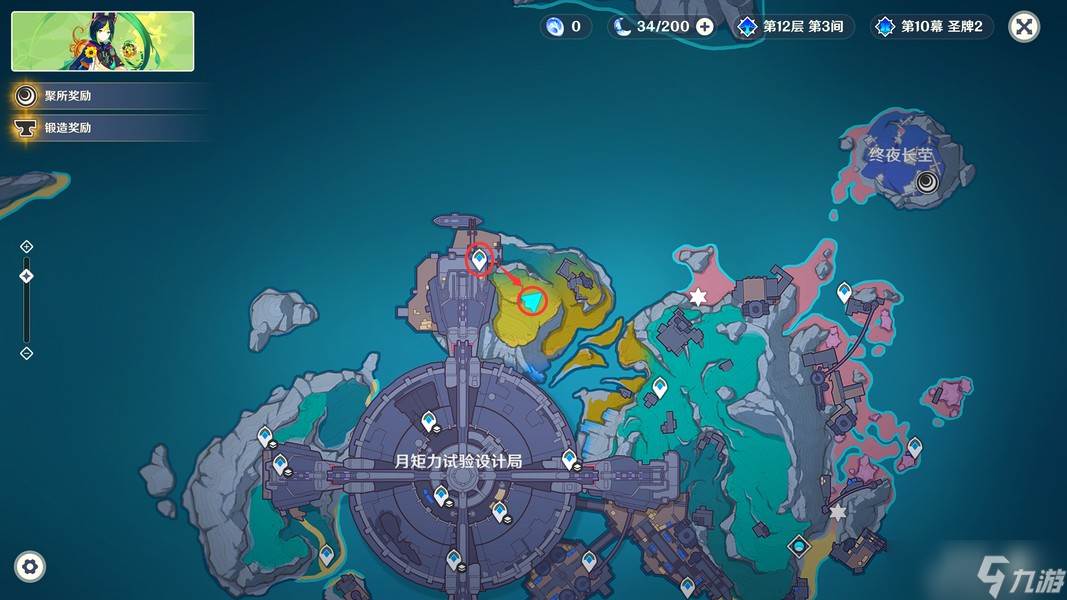This screenshot has height=600, width=1067.
Task: Open the 锻造奖励 rewards panel
Action: point(68,128)
